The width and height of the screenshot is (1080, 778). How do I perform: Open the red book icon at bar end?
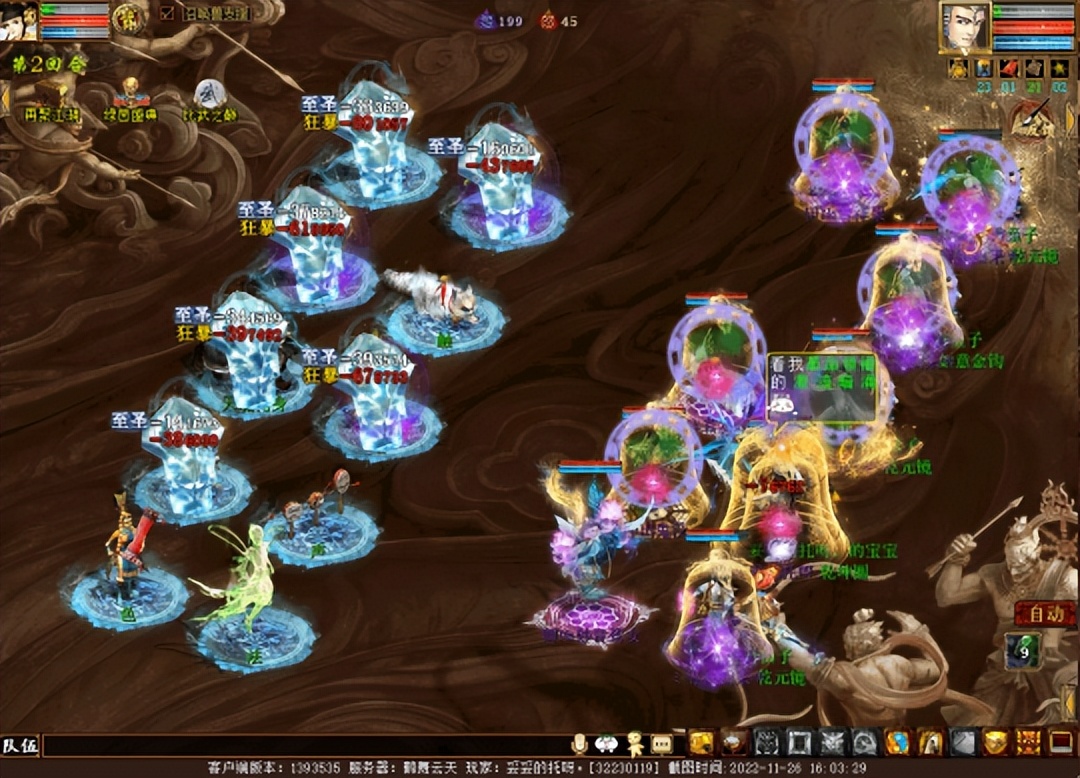(1060, 741)
